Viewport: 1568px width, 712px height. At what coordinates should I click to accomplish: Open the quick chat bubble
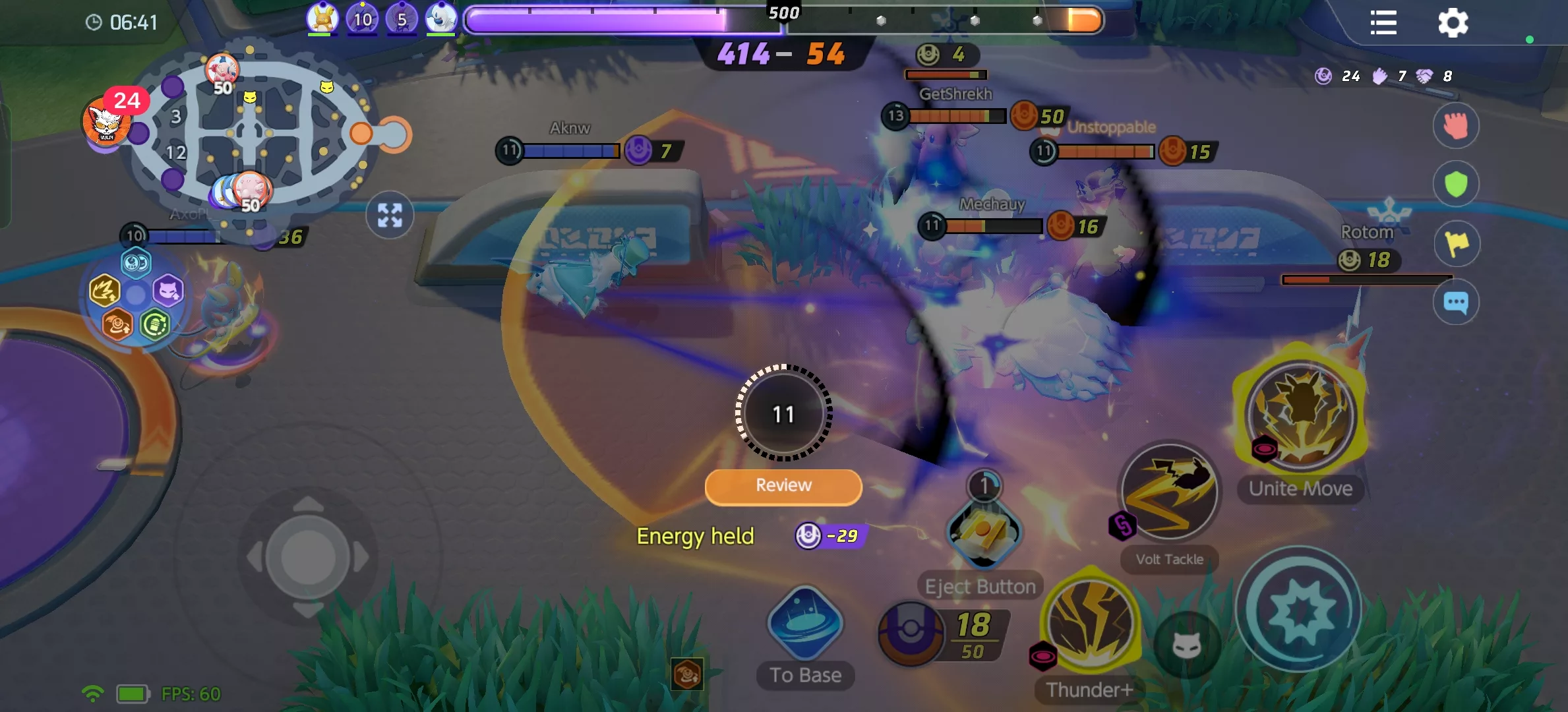pos(1456,303)
